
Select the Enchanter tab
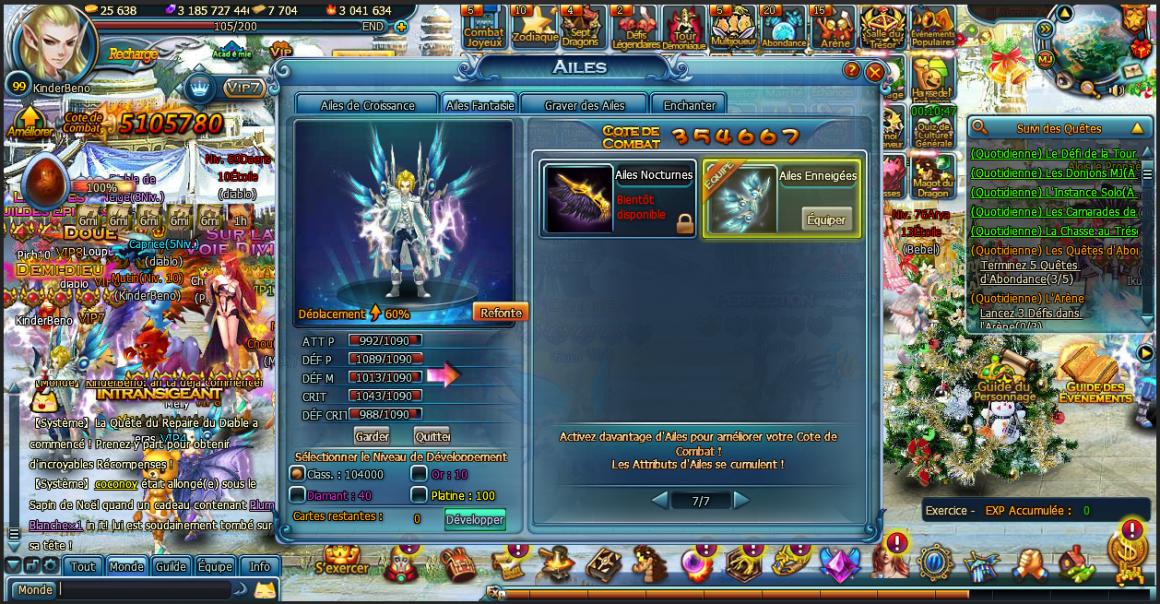tap(689, 105)
